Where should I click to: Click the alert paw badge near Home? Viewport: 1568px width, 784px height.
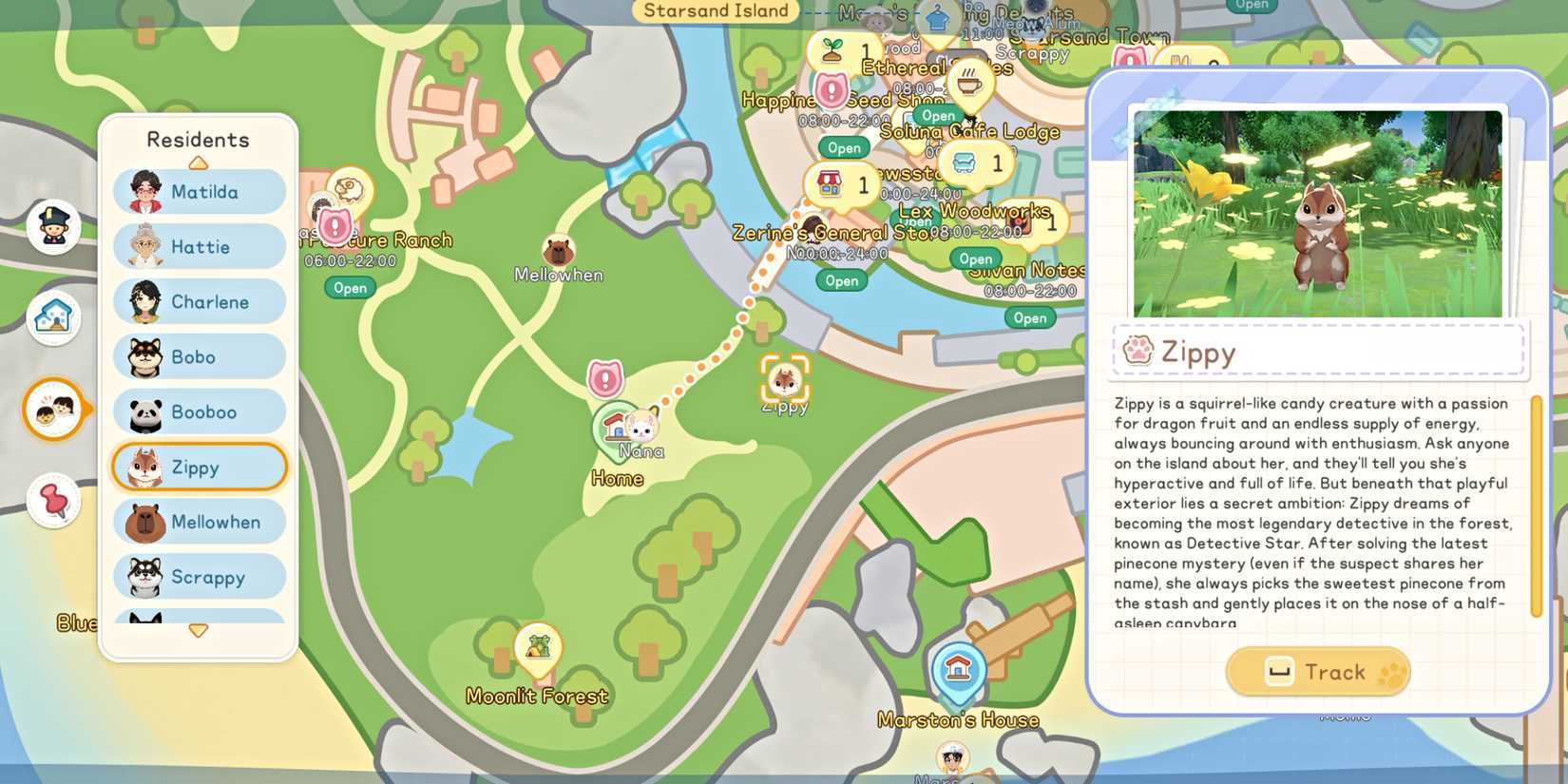point(606,378)
